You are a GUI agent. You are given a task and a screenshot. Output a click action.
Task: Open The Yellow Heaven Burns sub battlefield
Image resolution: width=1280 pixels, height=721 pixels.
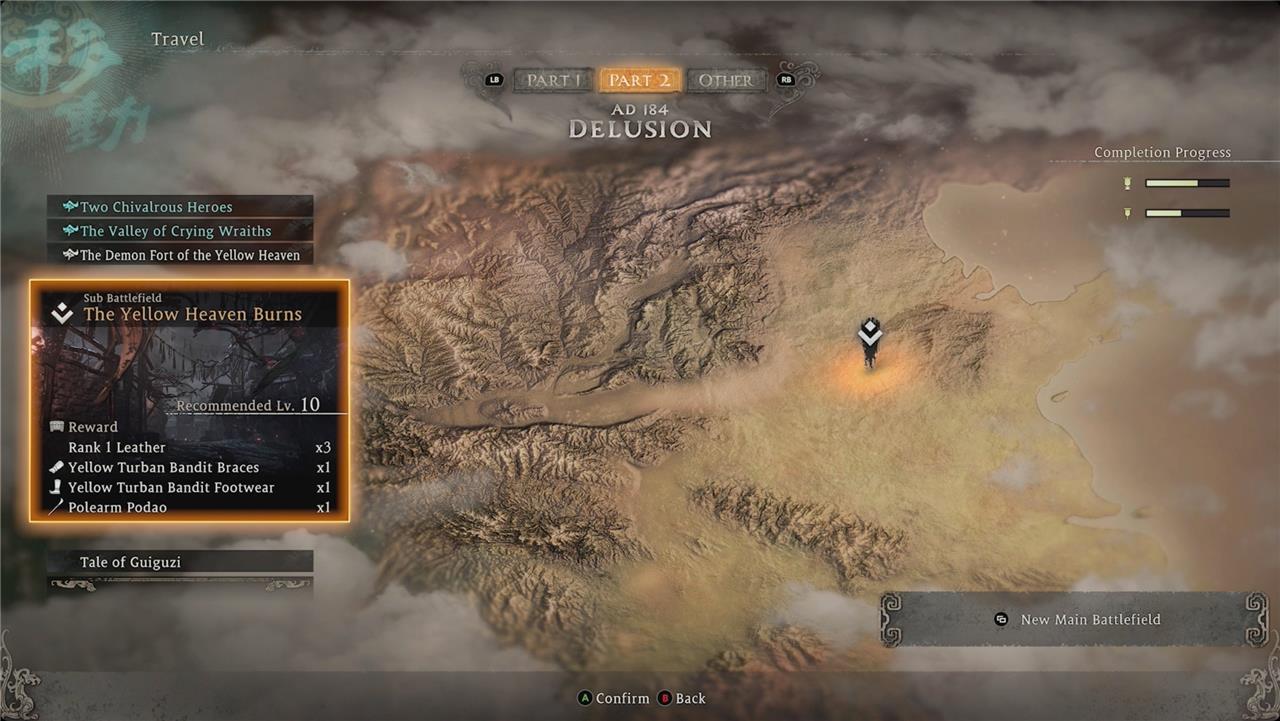pyautogui.click(x=190, y=314)
